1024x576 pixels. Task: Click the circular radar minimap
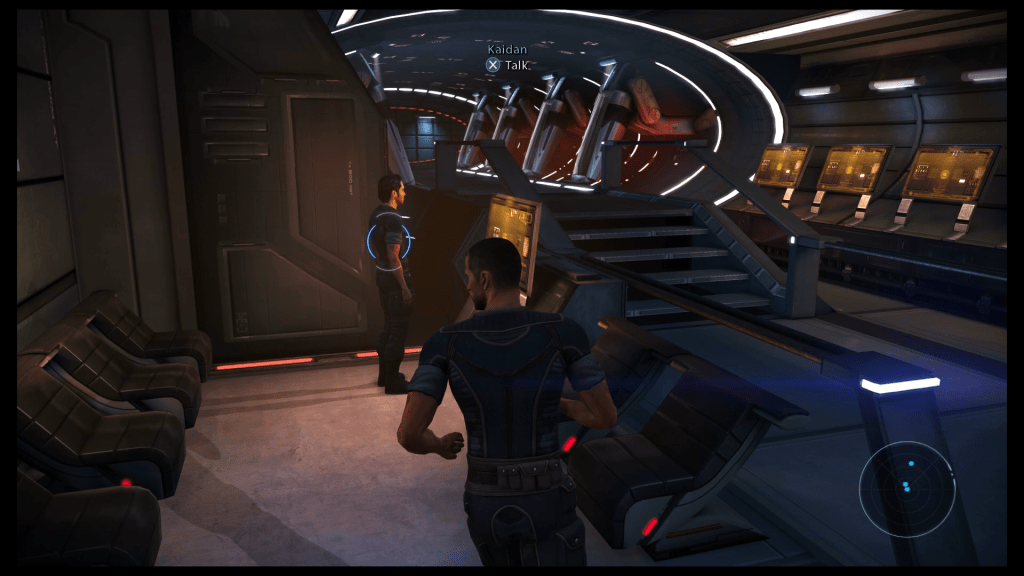(907, 488)
